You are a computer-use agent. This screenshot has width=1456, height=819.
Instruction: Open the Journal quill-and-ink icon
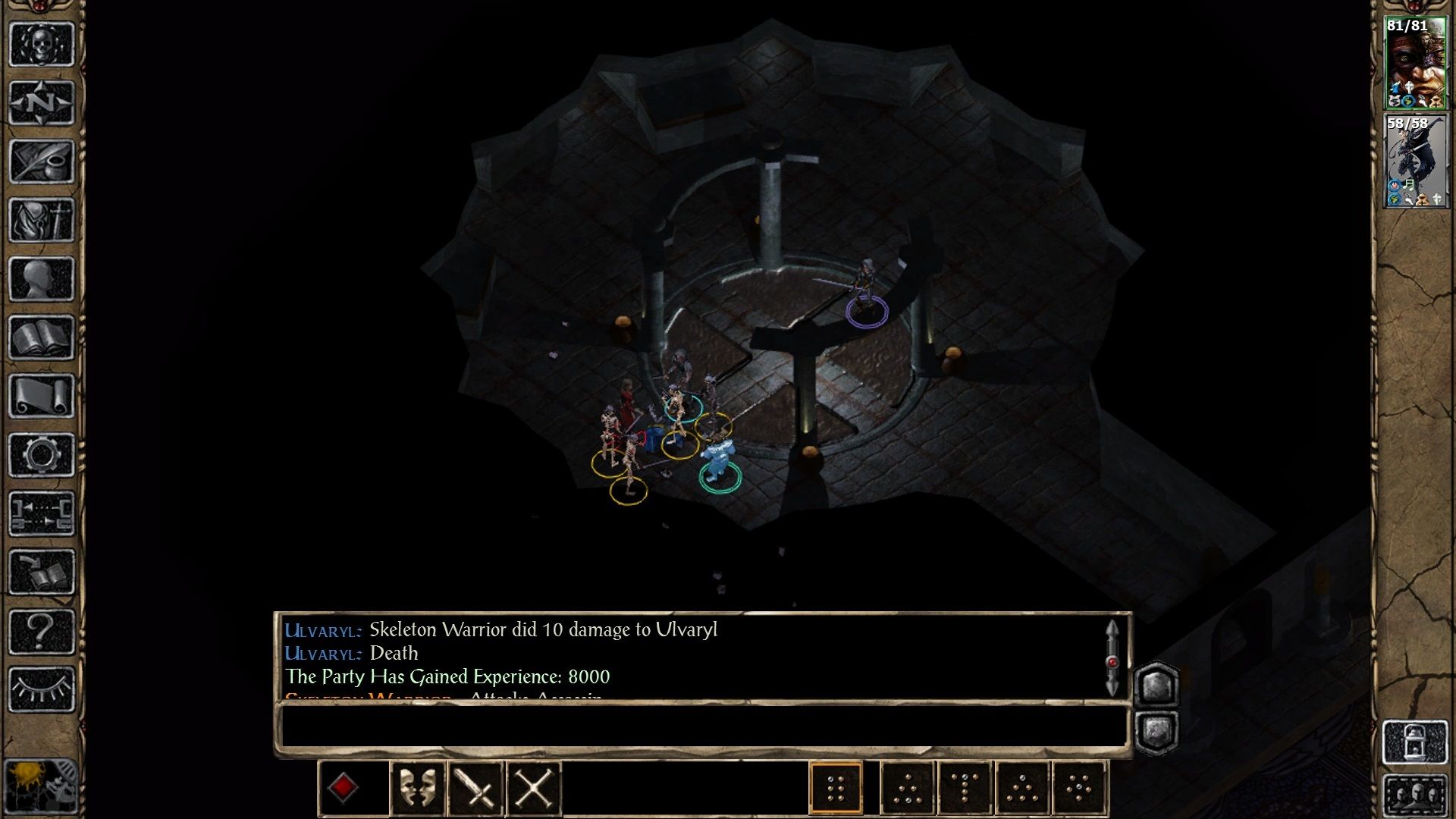click(42, 161)
